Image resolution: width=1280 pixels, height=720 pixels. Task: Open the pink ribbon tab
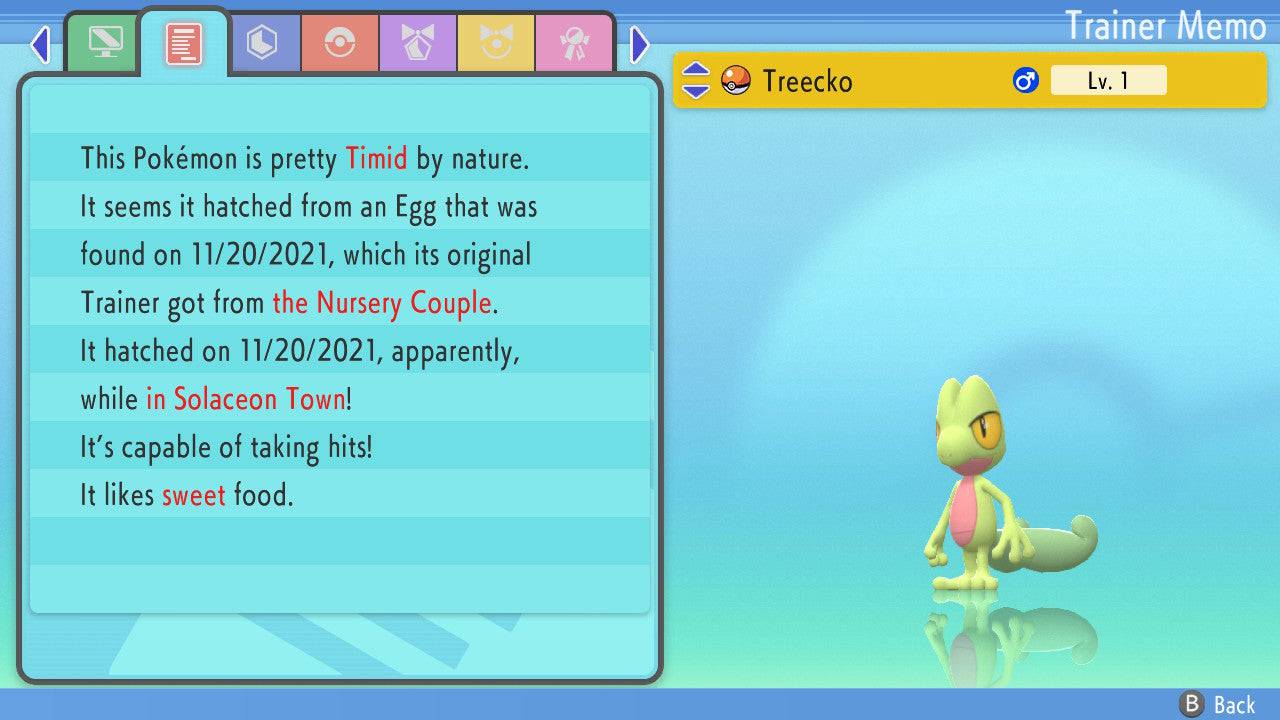point(574,43)
